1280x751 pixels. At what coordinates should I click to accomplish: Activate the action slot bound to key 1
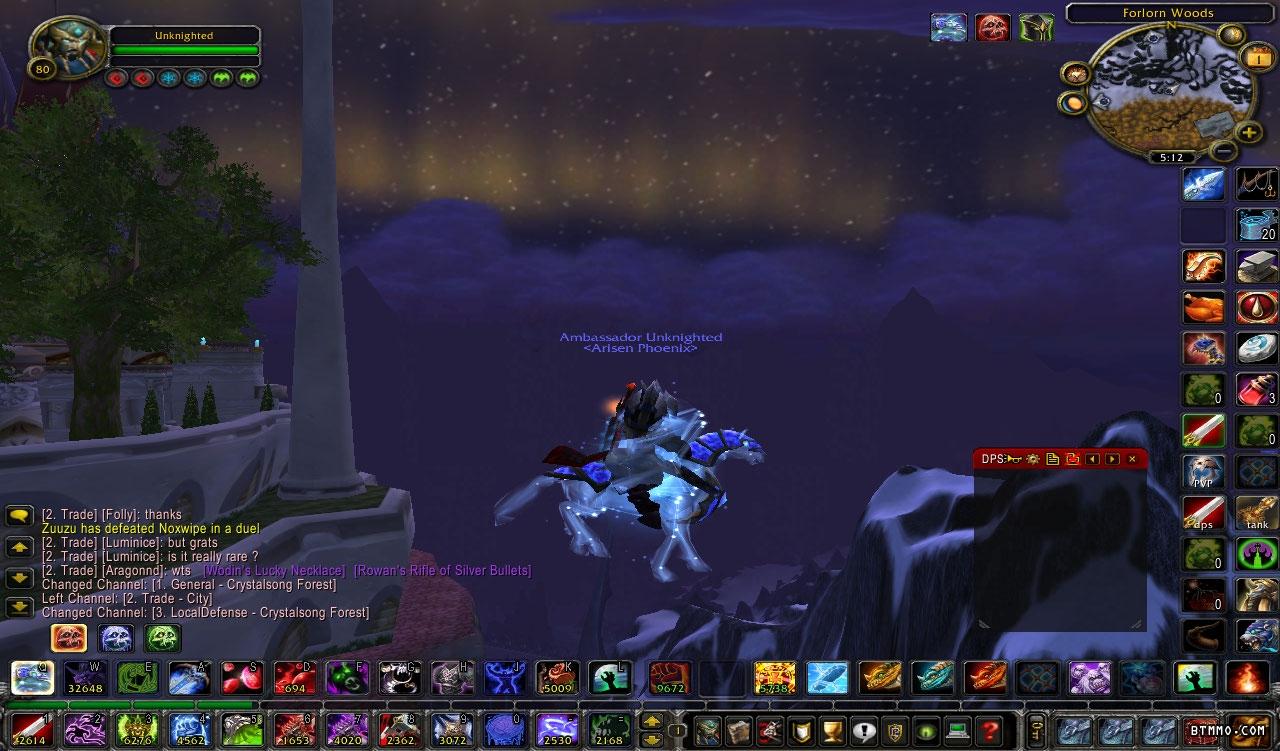pyautogui.click(x=32, y=729)
